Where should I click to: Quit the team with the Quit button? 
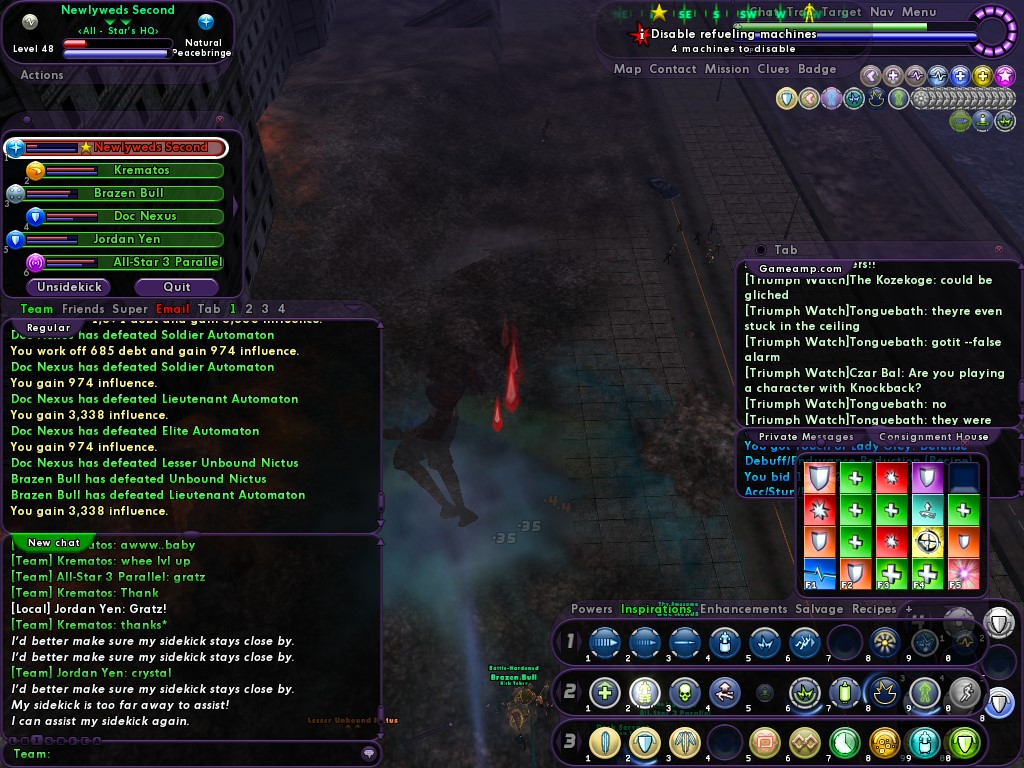[x=177, y=287]
